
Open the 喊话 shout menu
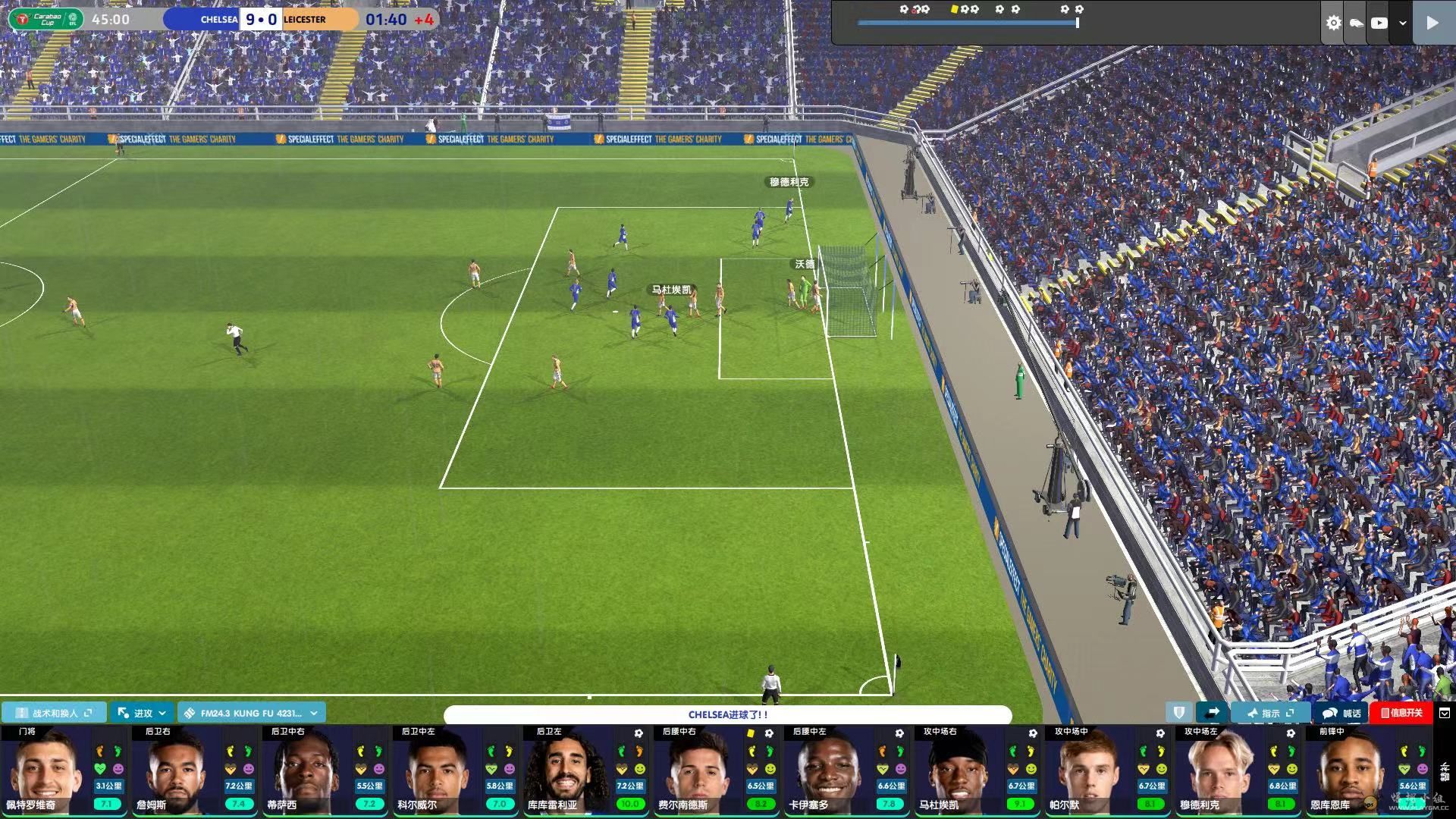tap(1341, 713)
